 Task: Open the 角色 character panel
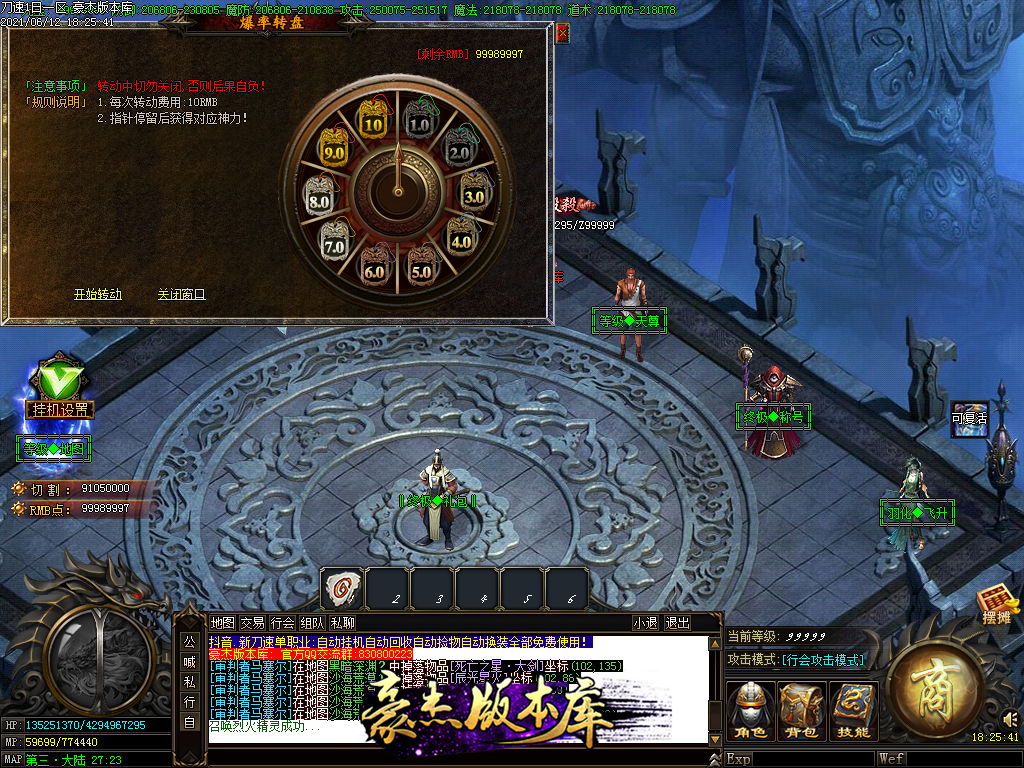tap(750, 711)
